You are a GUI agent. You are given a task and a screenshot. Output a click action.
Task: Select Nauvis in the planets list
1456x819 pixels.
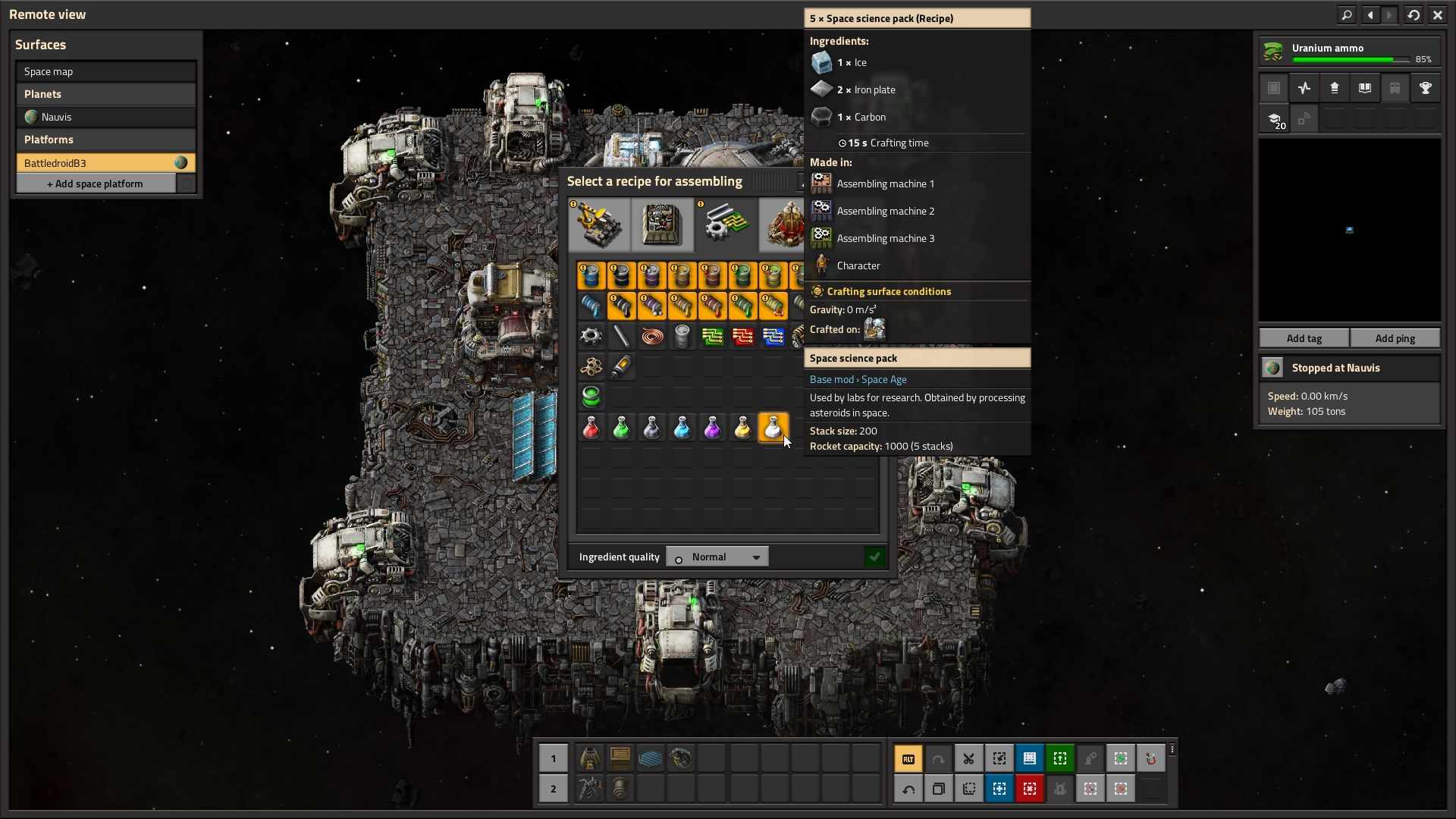(x=105, y=117)
